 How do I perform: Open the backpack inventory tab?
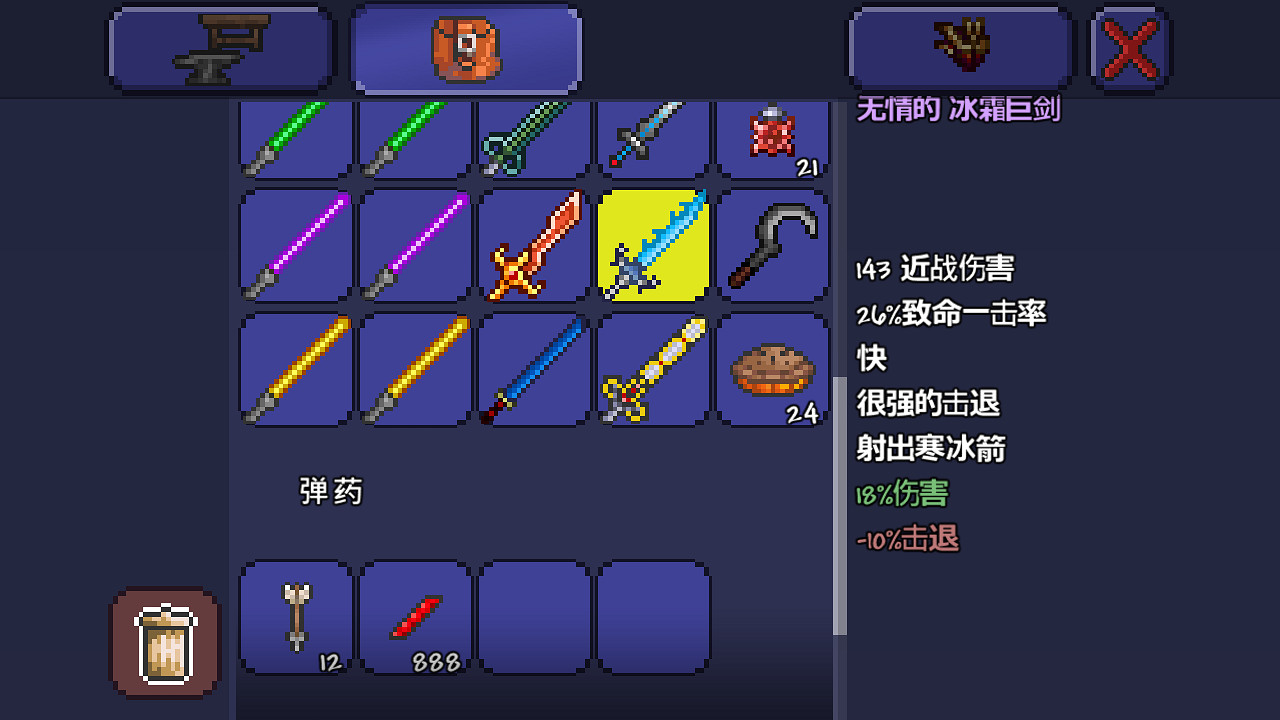(x=465, y=48)
